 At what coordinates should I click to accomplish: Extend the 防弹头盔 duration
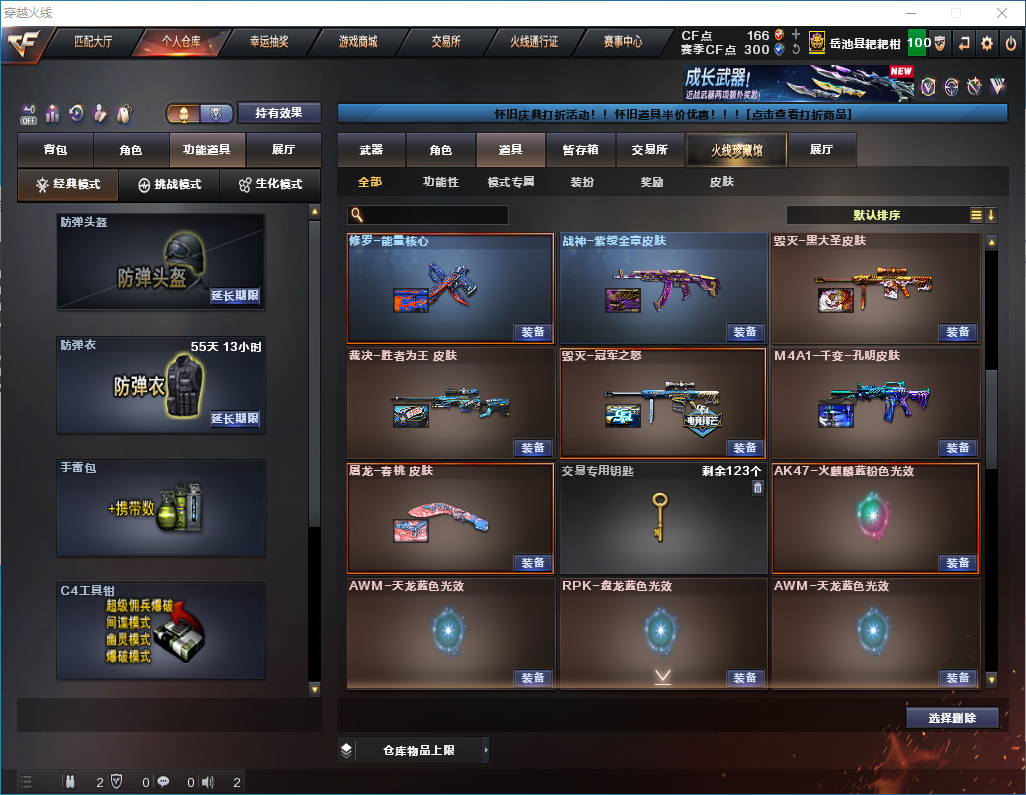tap(235, 296)
